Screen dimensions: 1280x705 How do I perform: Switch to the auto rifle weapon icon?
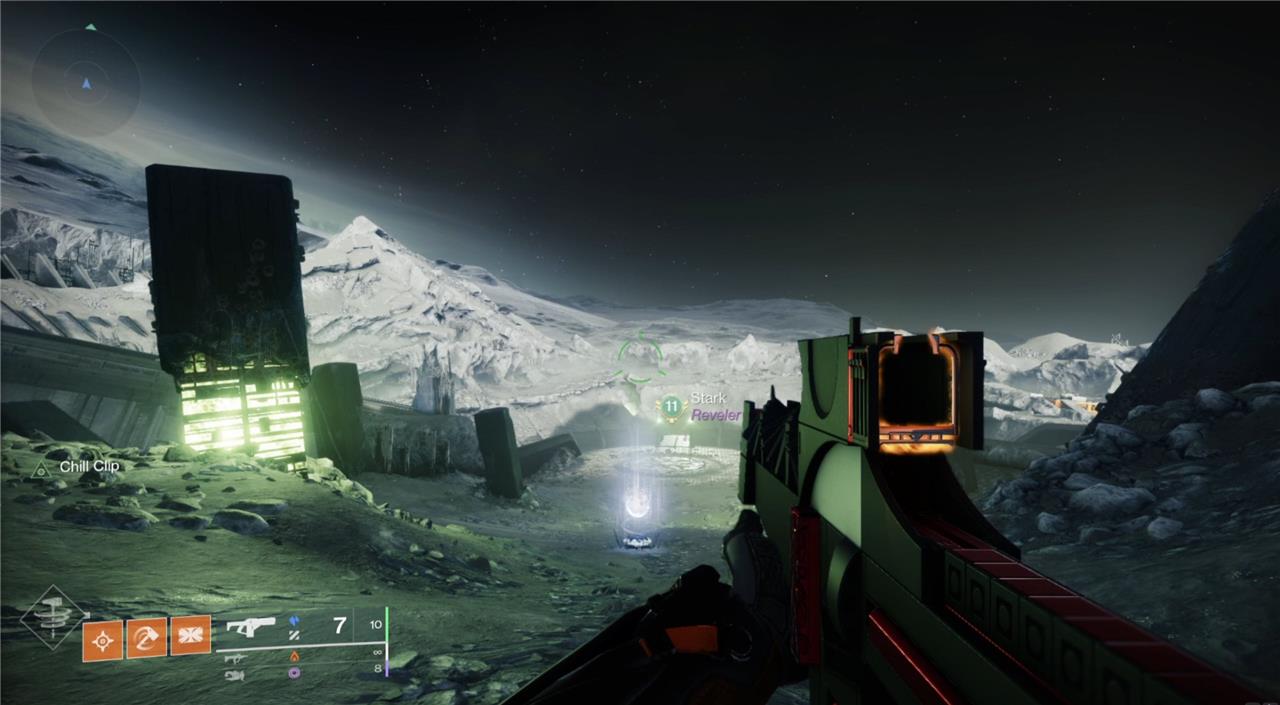pyautogui.click(x=236, y=657)
